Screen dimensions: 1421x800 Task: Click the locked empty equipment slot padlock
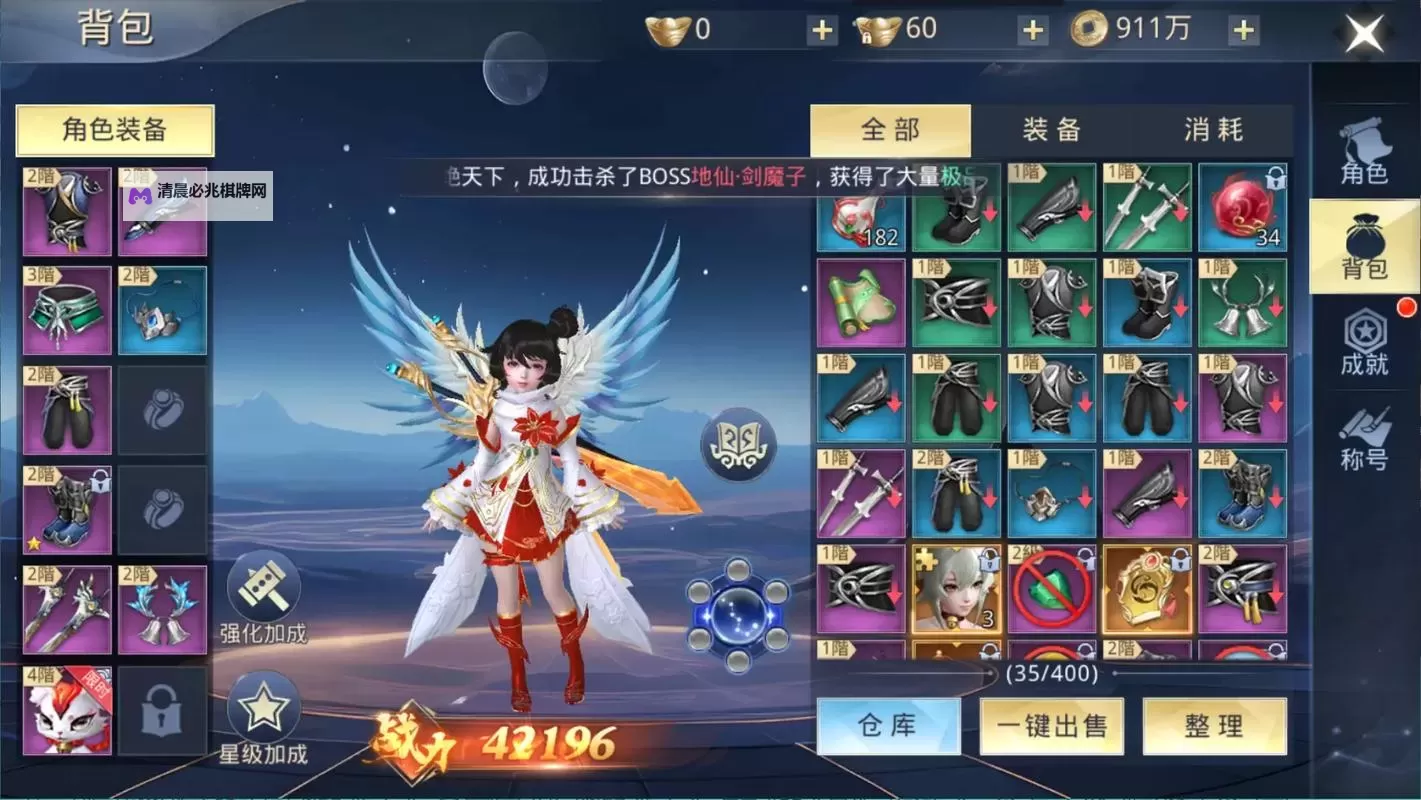click(x=162, y=712)
